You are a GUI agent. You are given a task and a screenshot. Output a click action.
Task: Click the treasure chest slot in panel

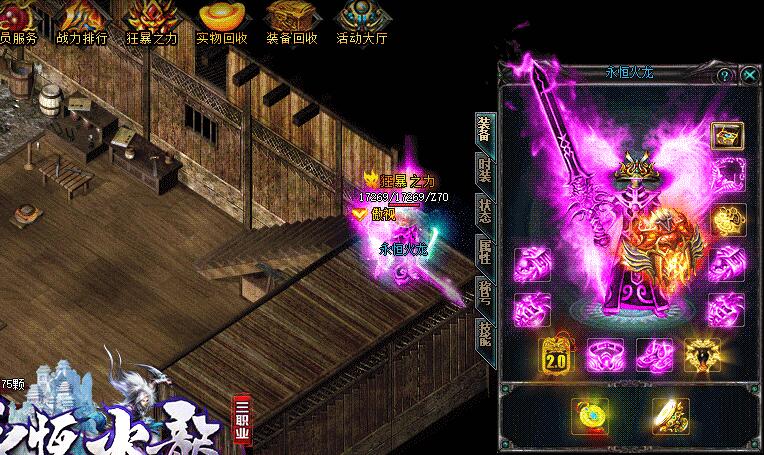tap(726, 134)
